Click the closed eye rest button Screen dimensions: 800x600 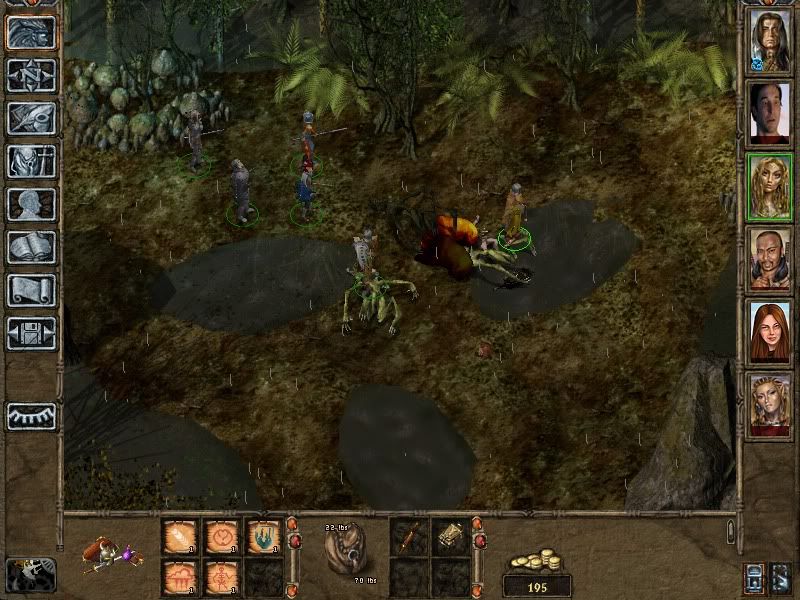coord(31,415)
